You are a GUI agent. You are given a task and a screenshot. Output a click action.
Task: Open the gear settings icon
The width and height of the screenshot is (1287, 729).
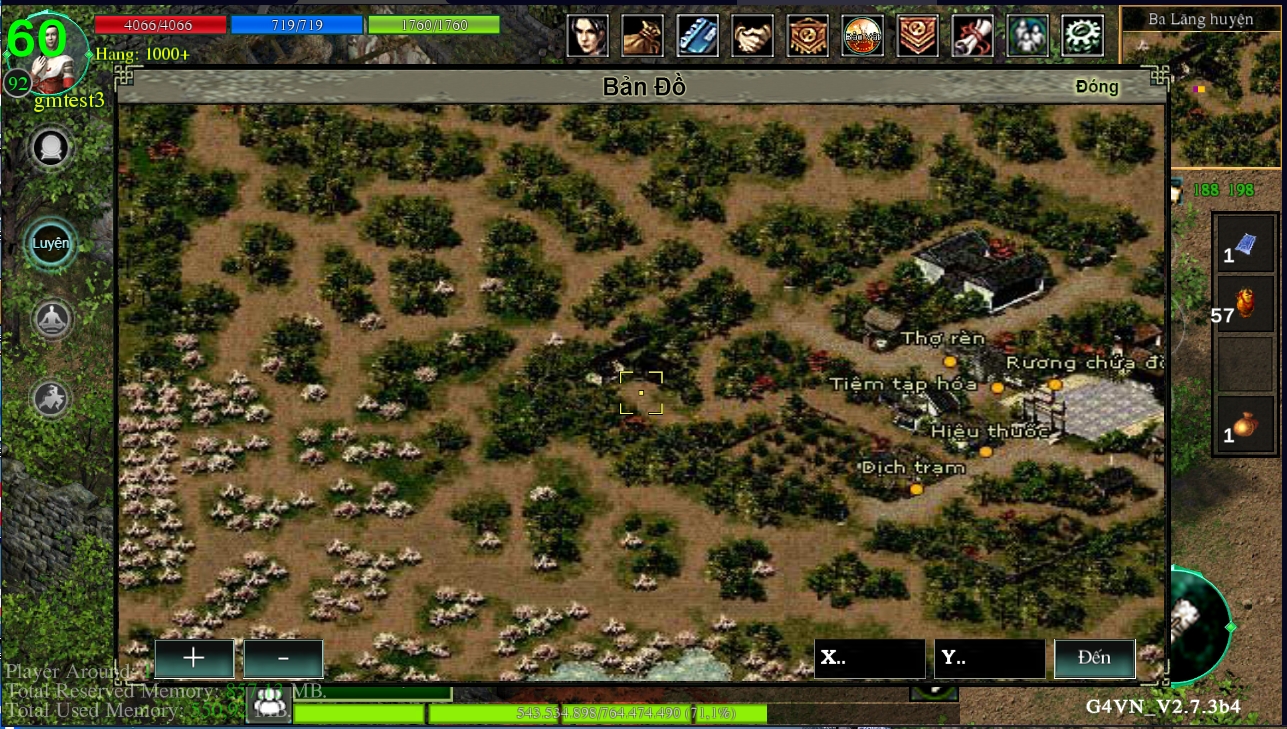pos(1082,35)
